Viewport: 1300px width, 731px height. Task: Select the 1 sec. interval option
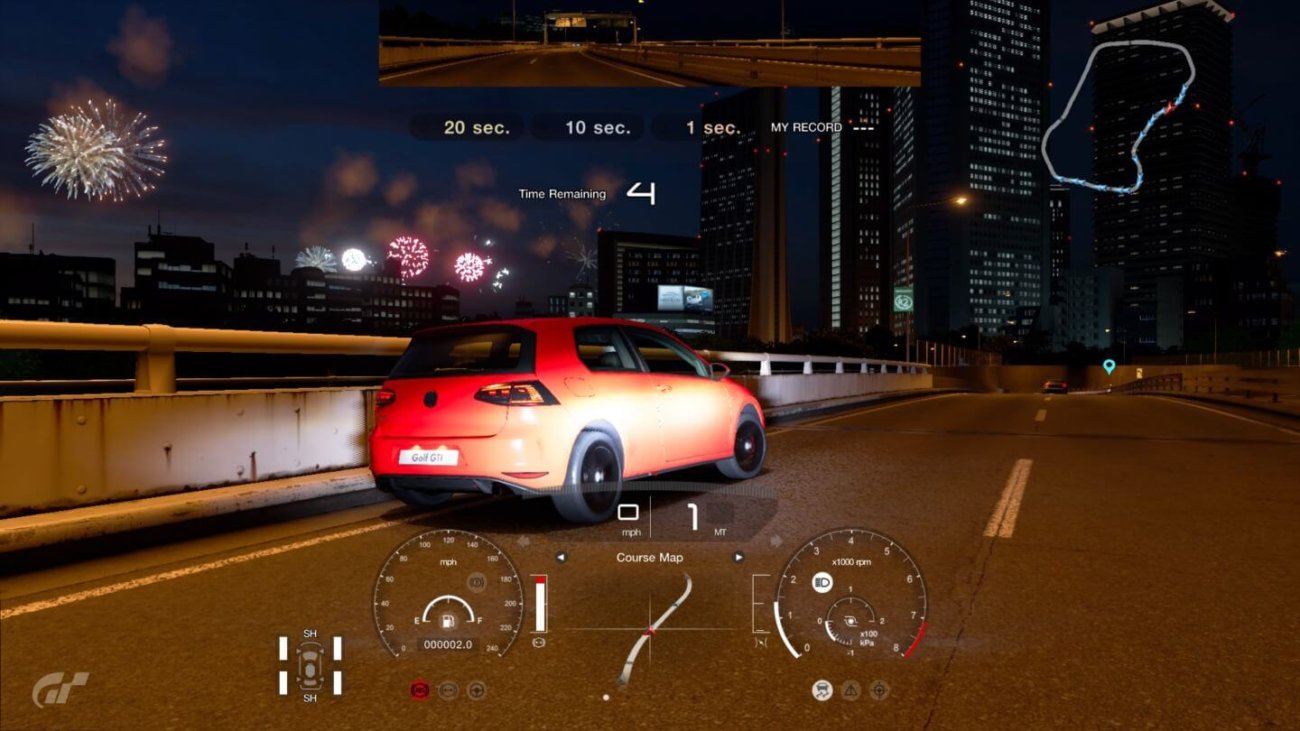713,127
